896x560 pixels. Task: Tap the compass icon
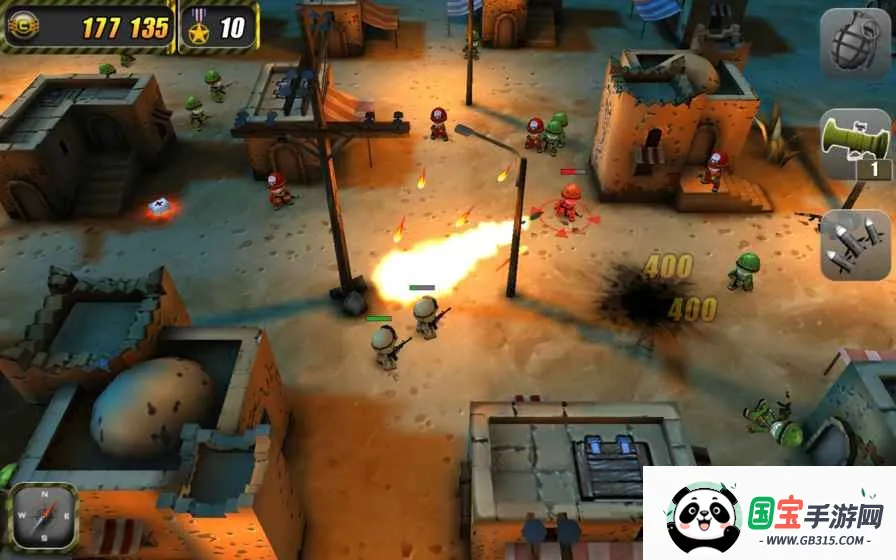[x=43, y=518]
